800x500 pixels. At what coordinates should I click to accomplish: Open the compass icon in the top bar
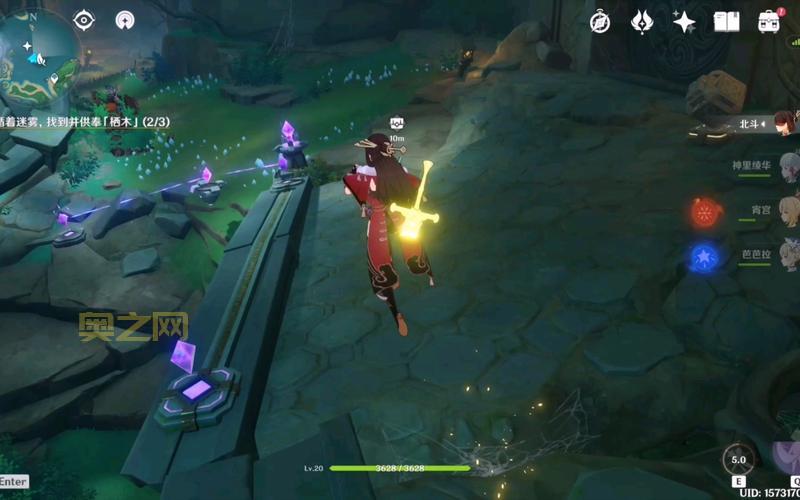600,21
